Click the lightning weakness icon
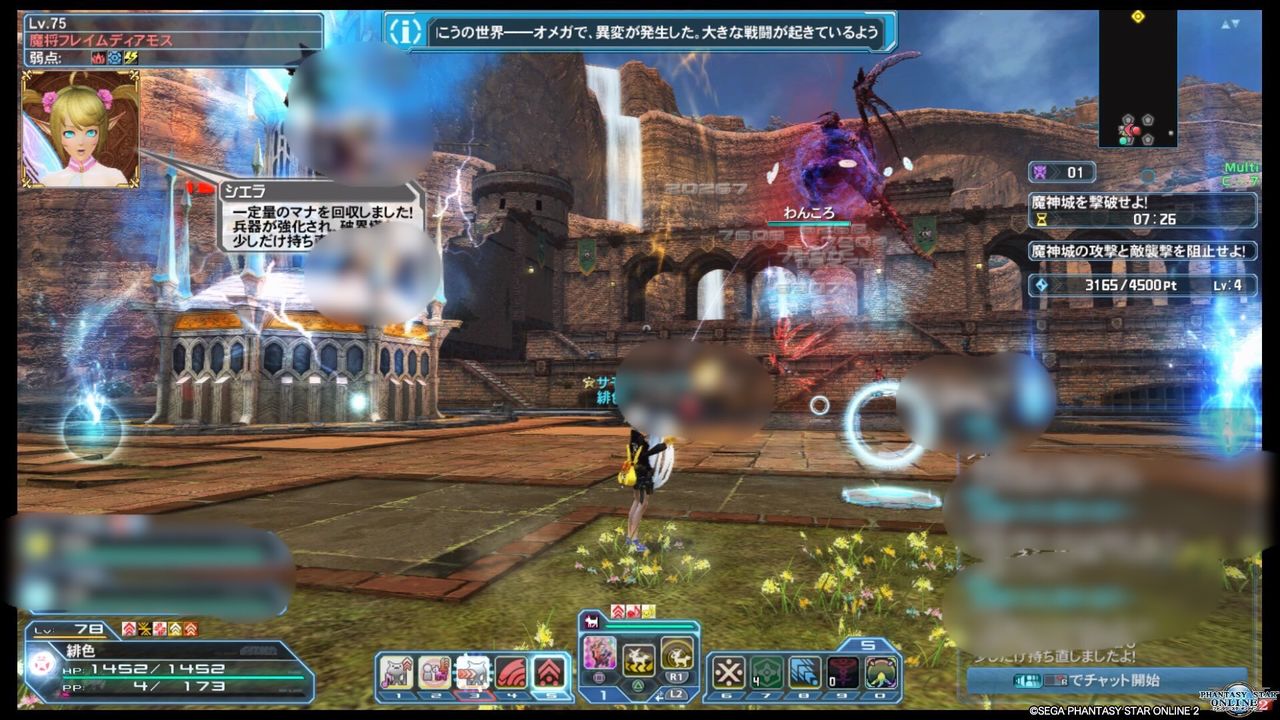Image resolution: width=1280 pixels, height=720 pixels. [129, 59]
